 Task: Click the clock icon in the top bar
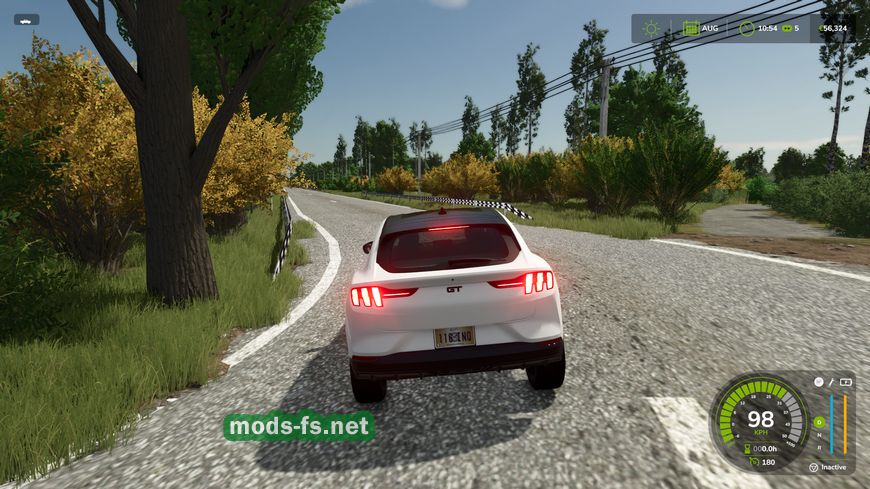pos(746,28)
